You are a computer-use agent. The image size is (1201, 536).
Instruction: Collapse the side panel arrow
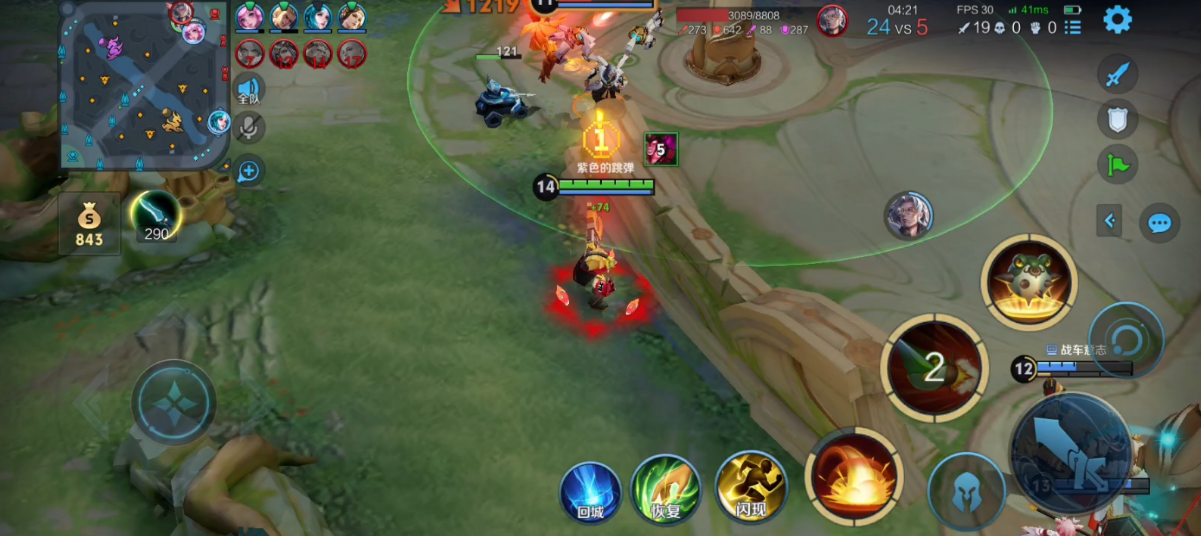[x=1109, y=220]
